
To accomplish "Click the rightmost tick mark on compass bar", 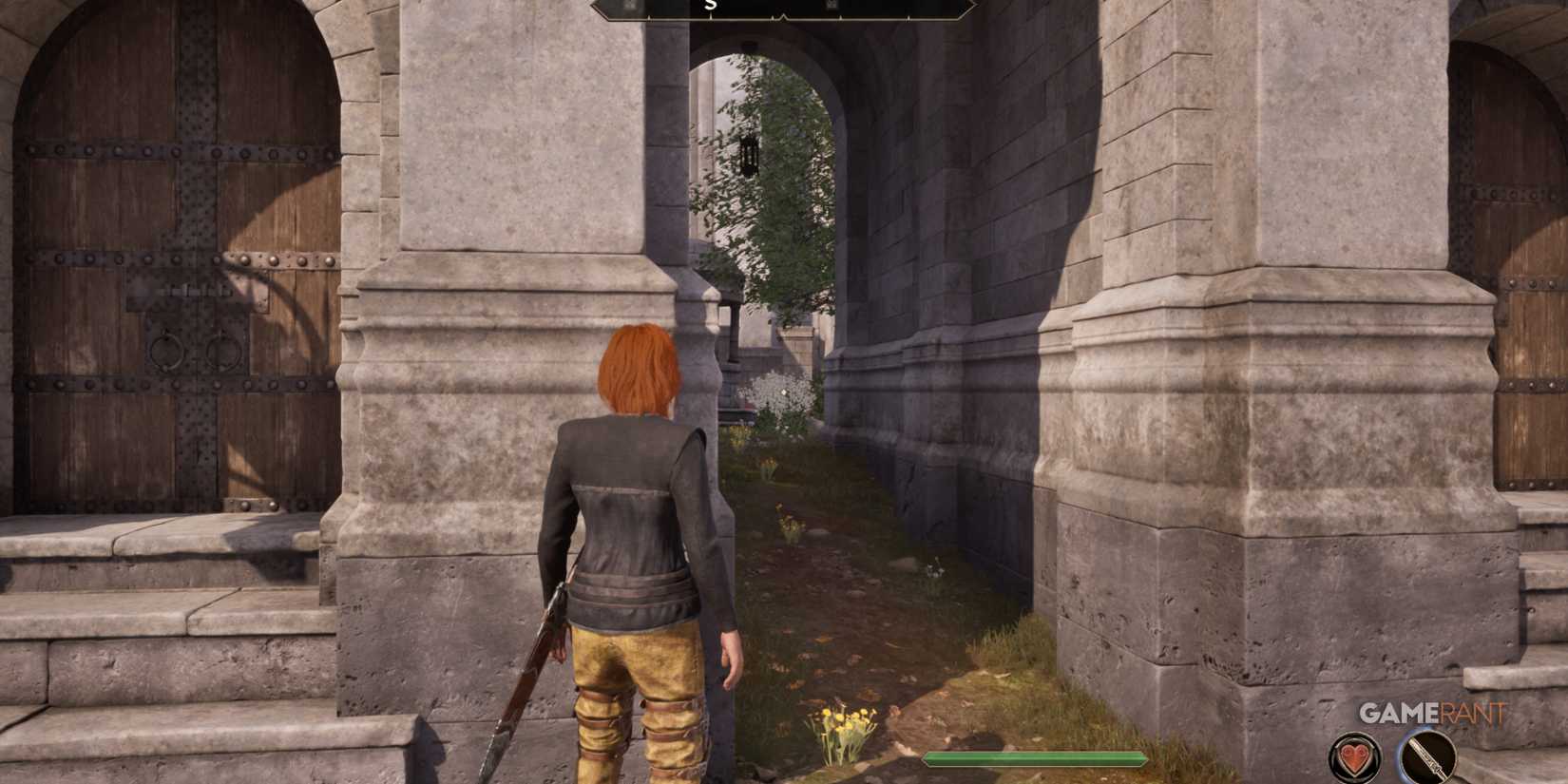I will point(908,17).
